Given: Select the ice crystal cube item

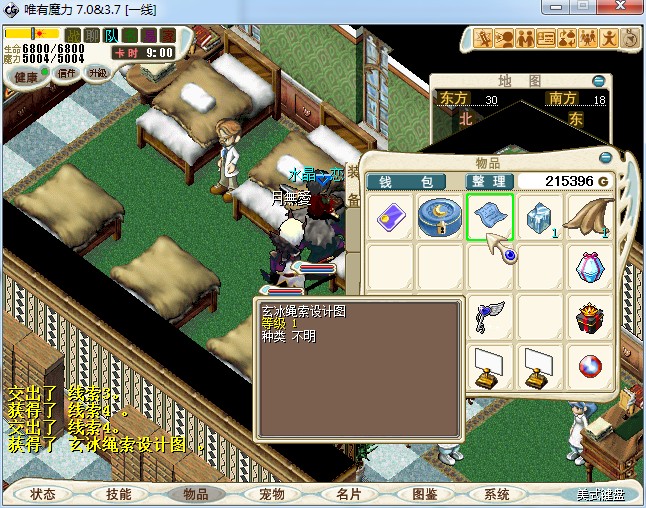Looking at the screenshot, I should [541, 217].
